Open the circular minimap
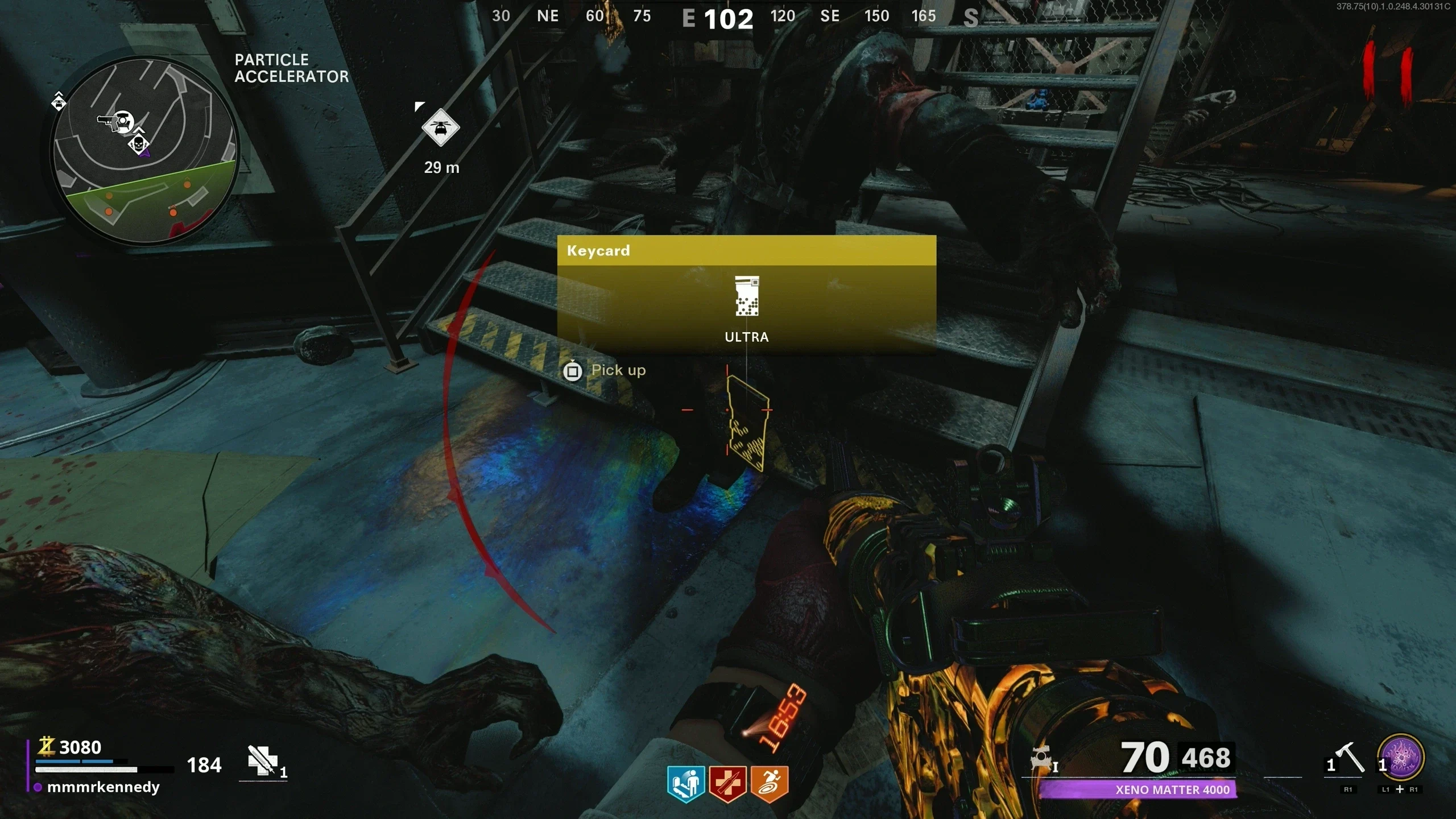The image size is (1456, 819). point(144,150)
